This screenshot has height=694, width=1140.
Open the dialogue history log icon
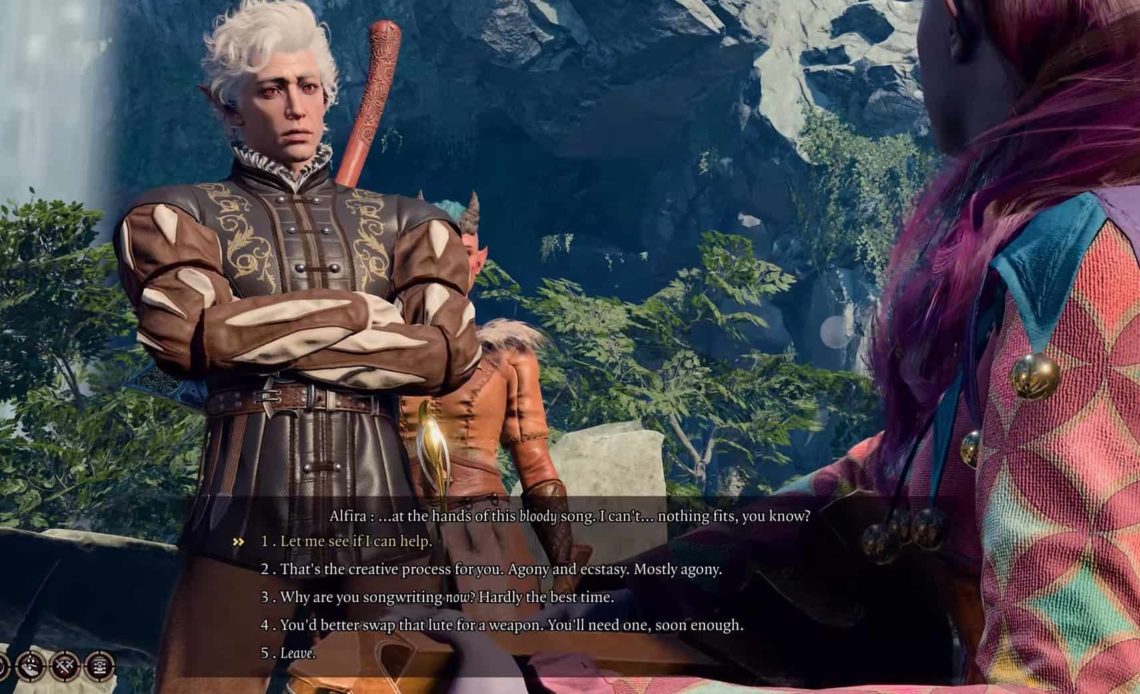click(99, 665)
